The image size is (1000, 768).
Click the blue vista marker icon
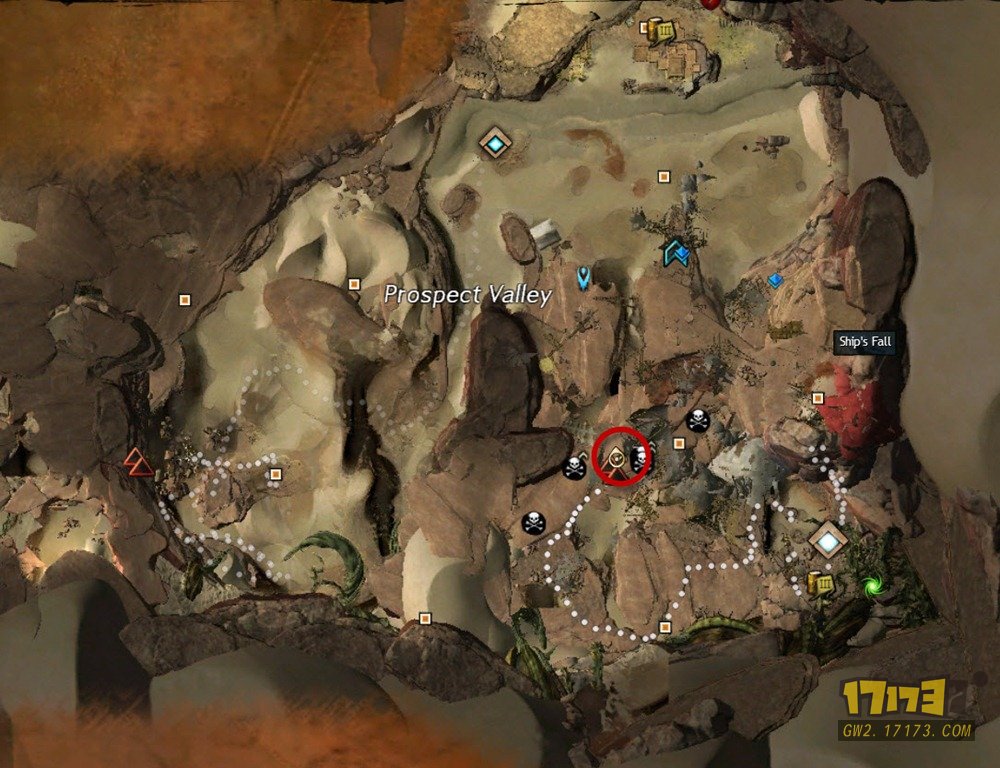[677, 253]
